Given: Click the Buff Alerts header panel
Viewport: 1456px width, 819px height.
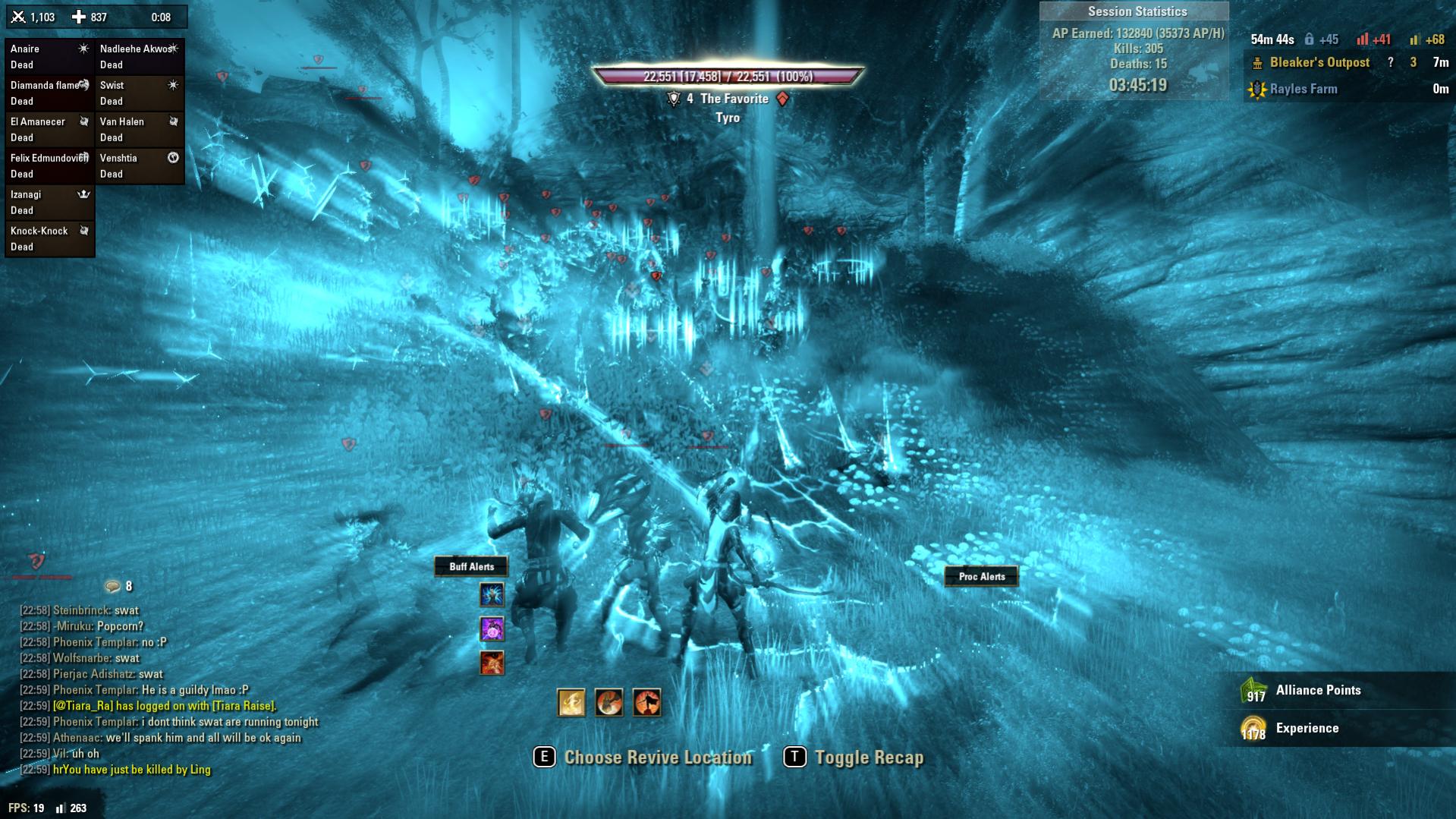Looking at the screenshot, I should 471,566.
